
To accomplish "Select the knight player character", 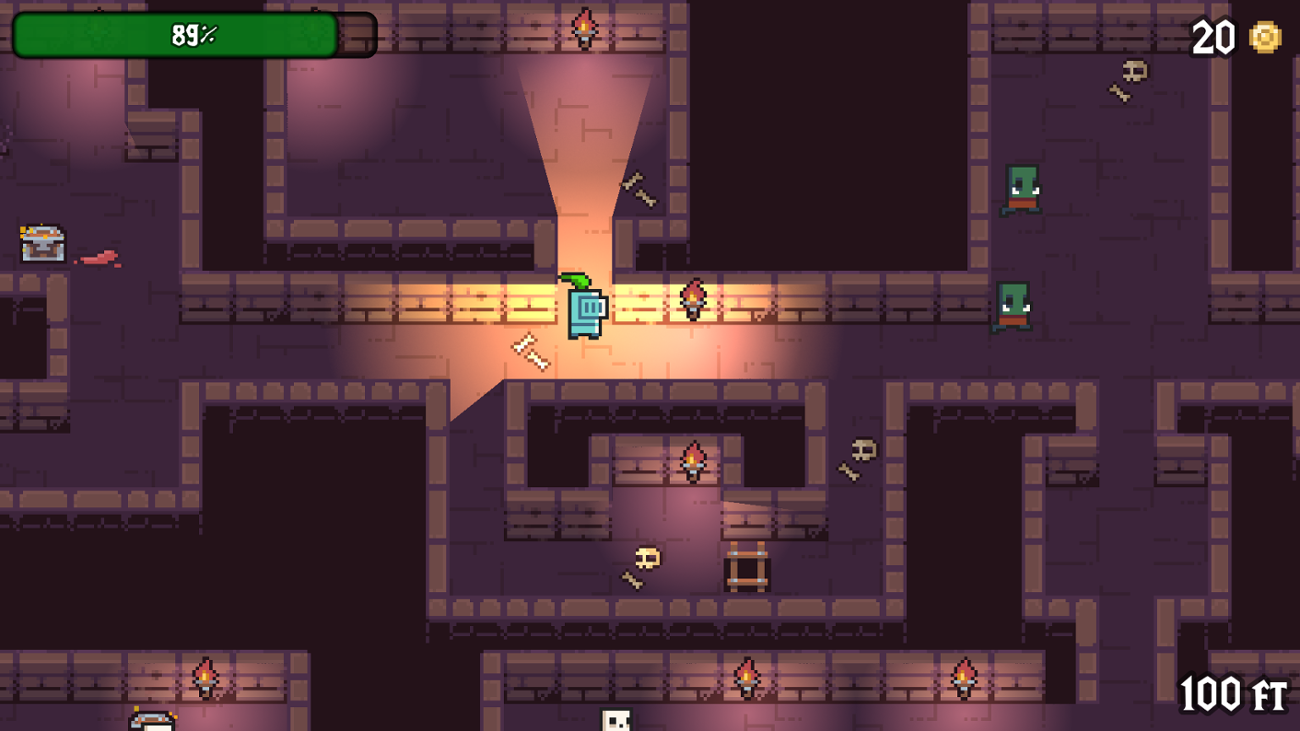I will click(x=586, y=308).
